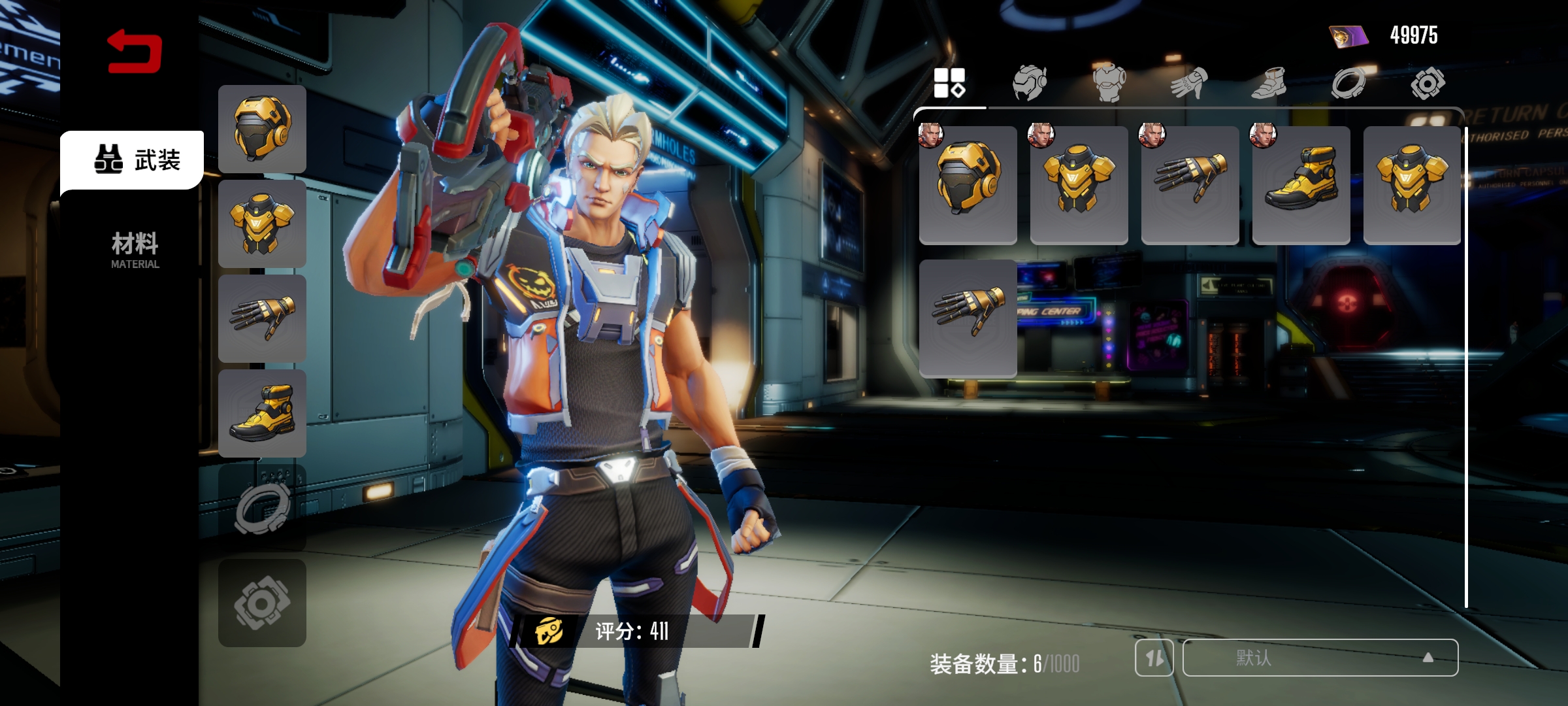Viewport: 1568px width, 706px height.
Task: Open the 默认 sorting dropdown
Action: pos(1320,658)
